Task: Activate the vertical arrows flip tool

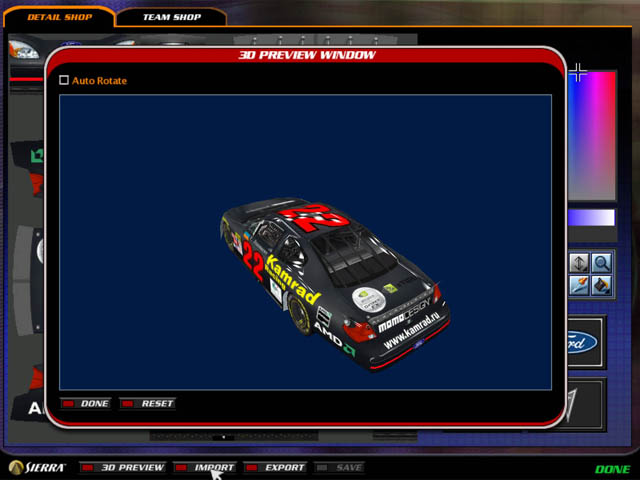Action: (580, 263)
